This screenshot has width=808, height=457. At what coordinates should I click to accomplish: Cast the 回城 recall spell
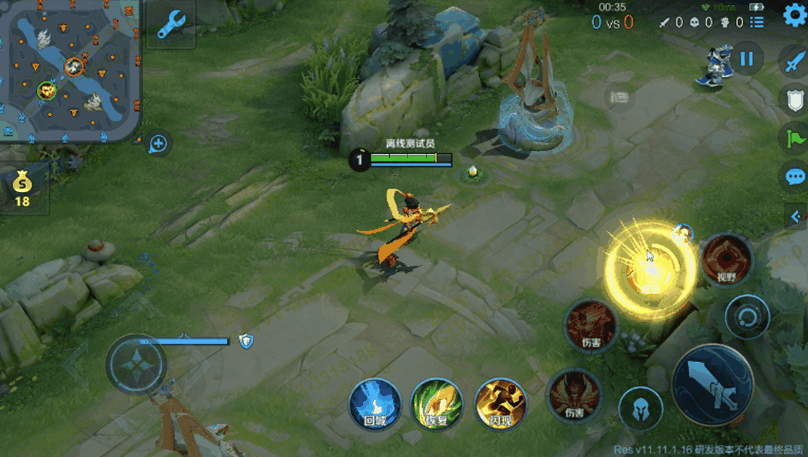[x=375, y=405]
